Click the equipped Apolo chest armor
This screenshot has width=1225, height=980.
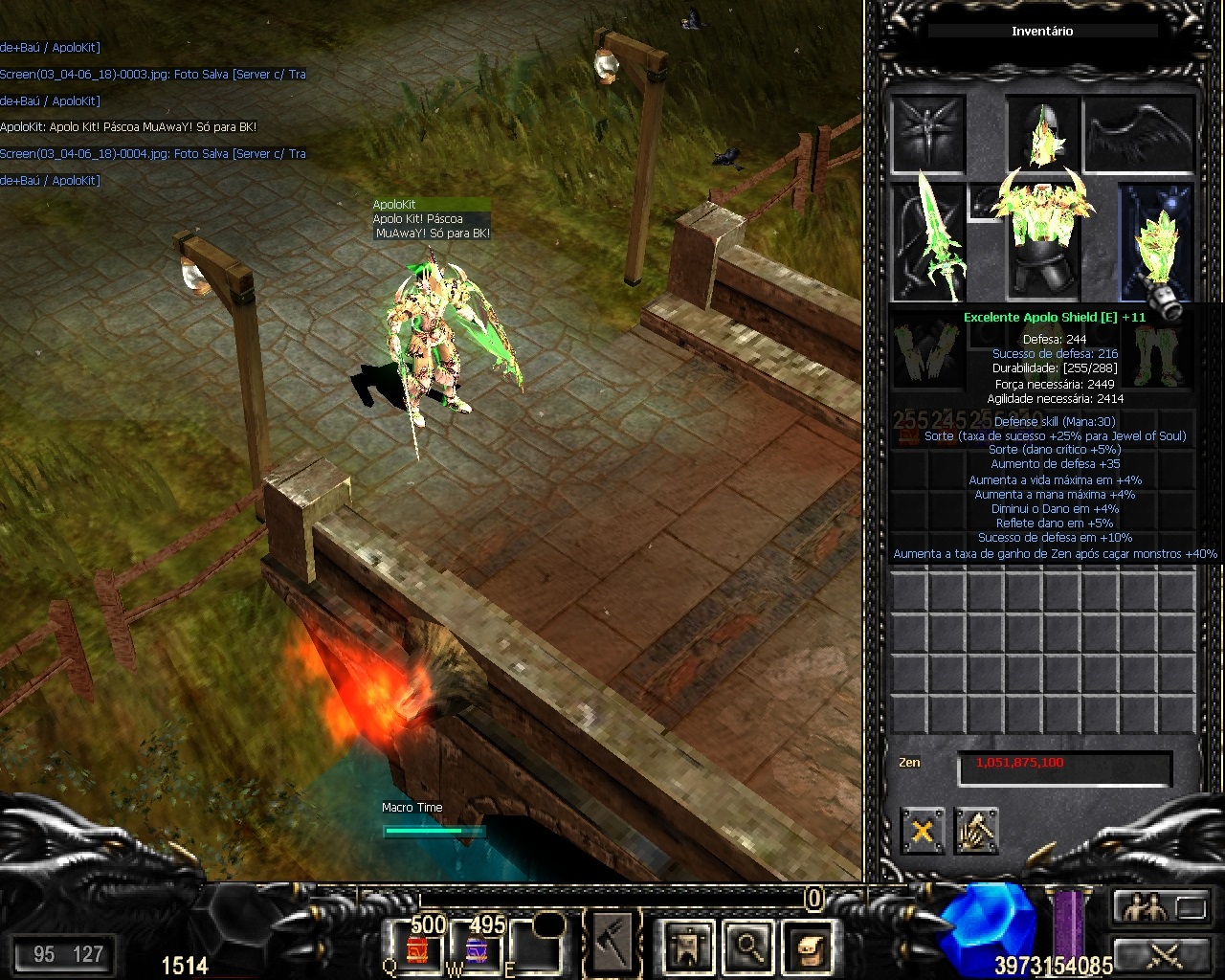[1042, 239]
